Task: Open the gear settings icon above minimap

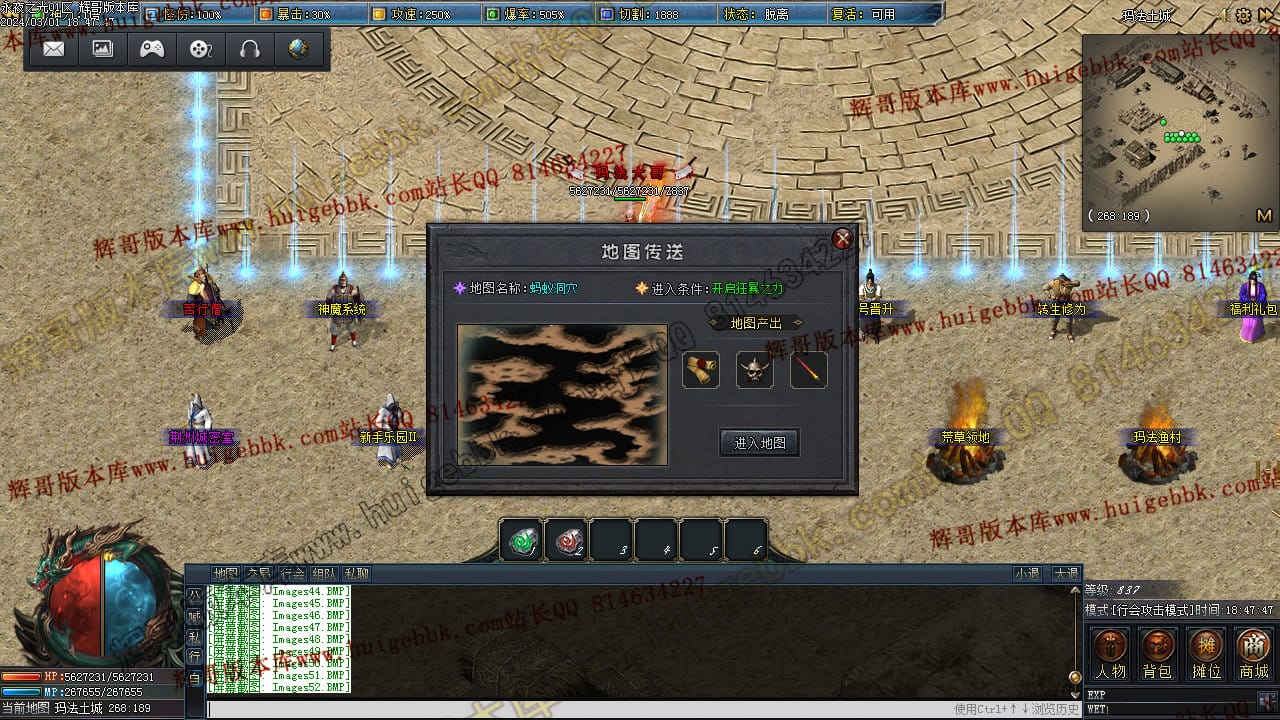Action: pos(1243,16)
